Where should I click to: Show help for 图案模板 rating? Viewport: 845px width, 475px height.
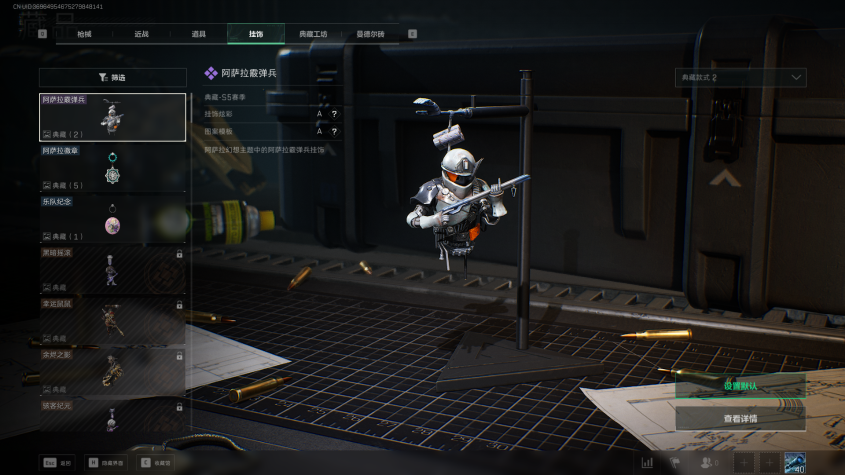333,131
